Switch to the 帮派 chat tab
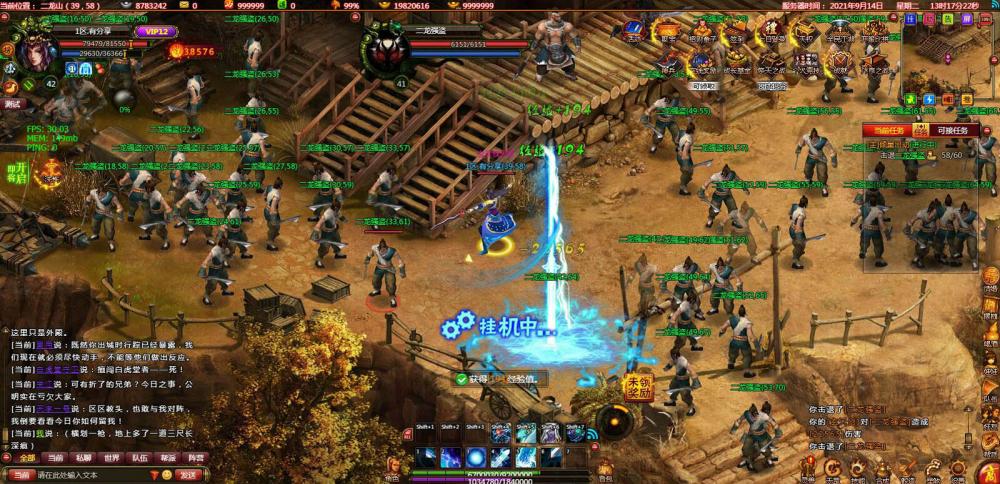 [167, 458]
